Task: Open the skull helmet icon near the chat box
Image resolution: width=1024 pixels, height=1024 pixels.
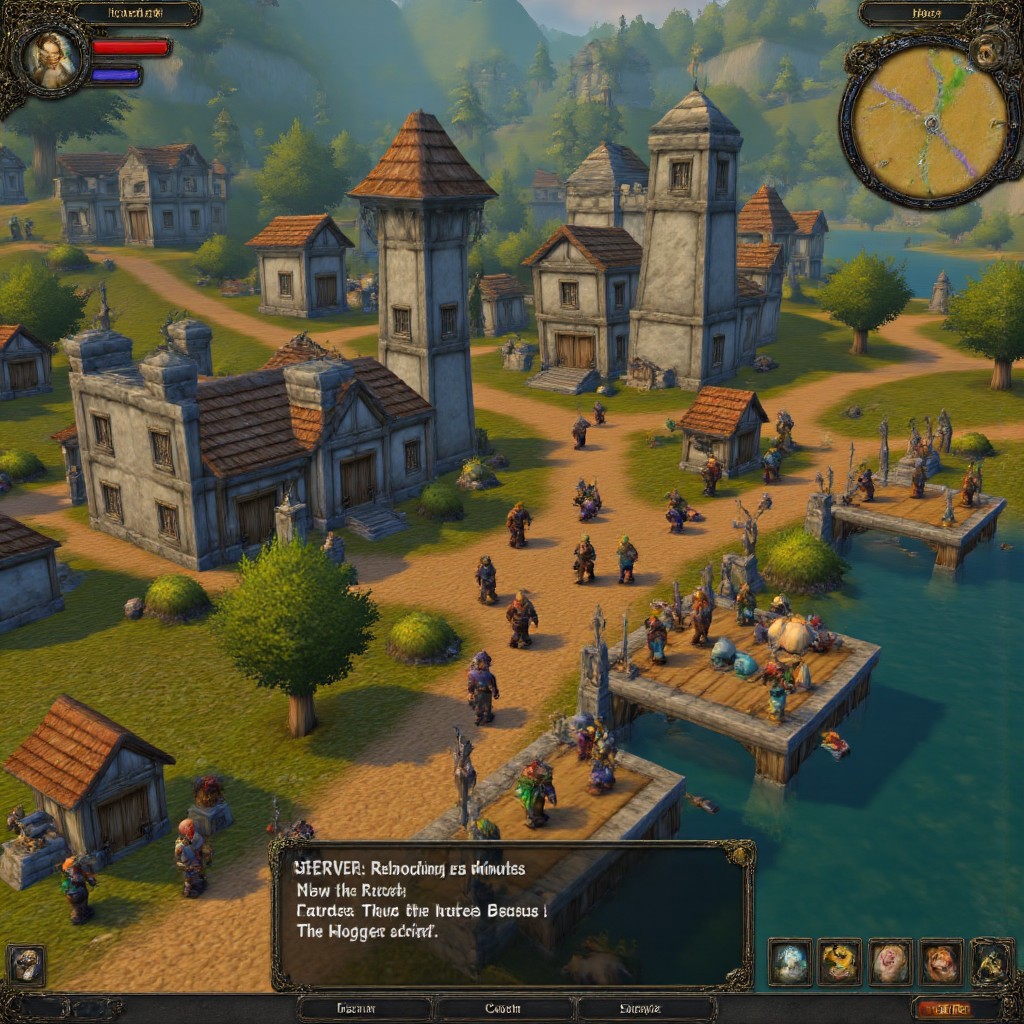Action: pyautogui.click(x=26, y=964)
